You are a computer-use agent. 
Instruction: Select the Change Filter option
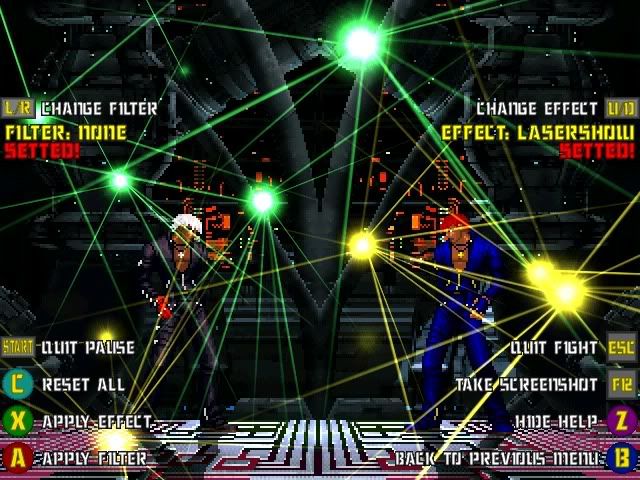98,108
